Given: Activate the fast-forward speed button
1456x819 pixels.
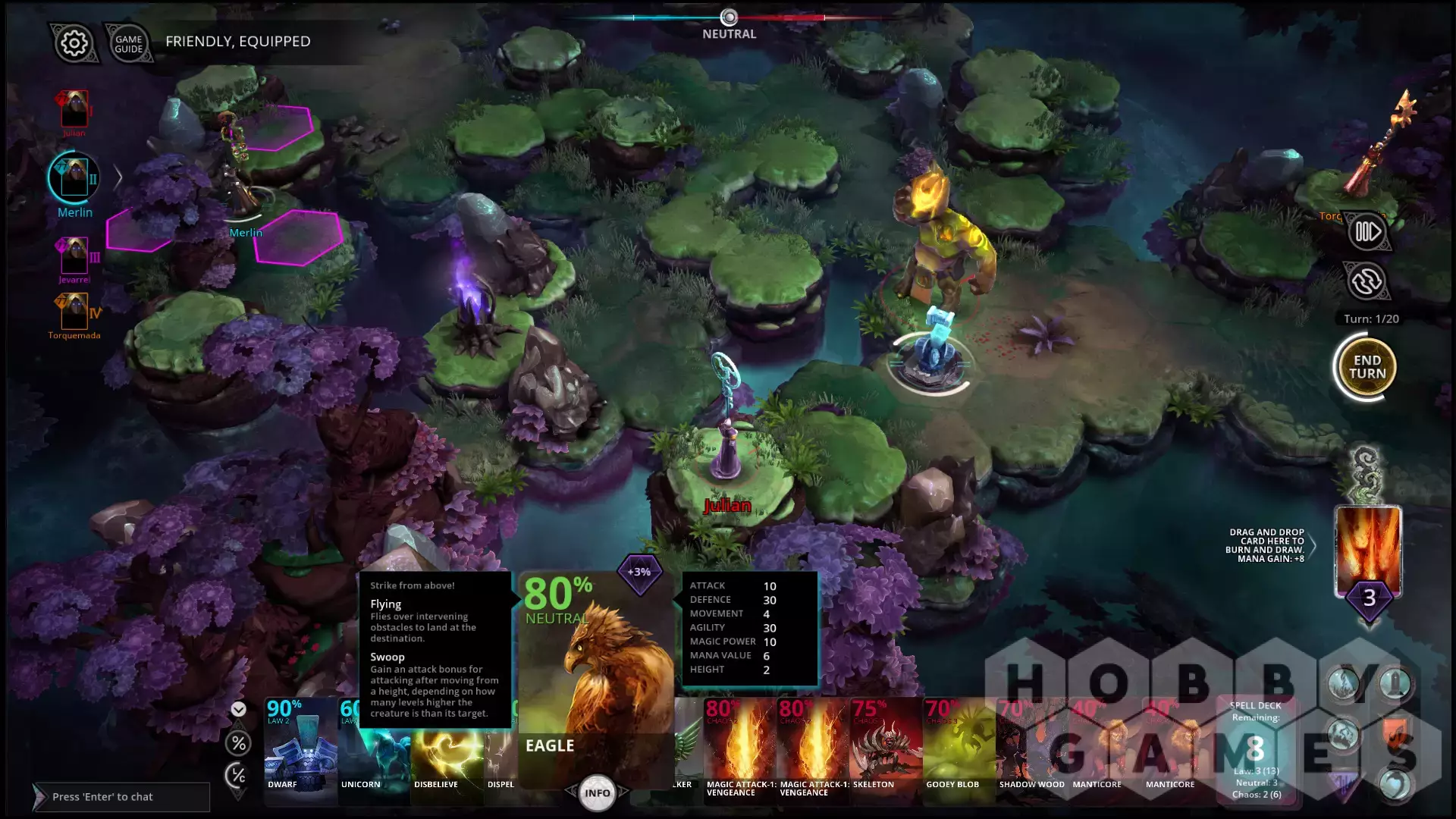Looking at the screenshot, I should (x=1367, y=231).
